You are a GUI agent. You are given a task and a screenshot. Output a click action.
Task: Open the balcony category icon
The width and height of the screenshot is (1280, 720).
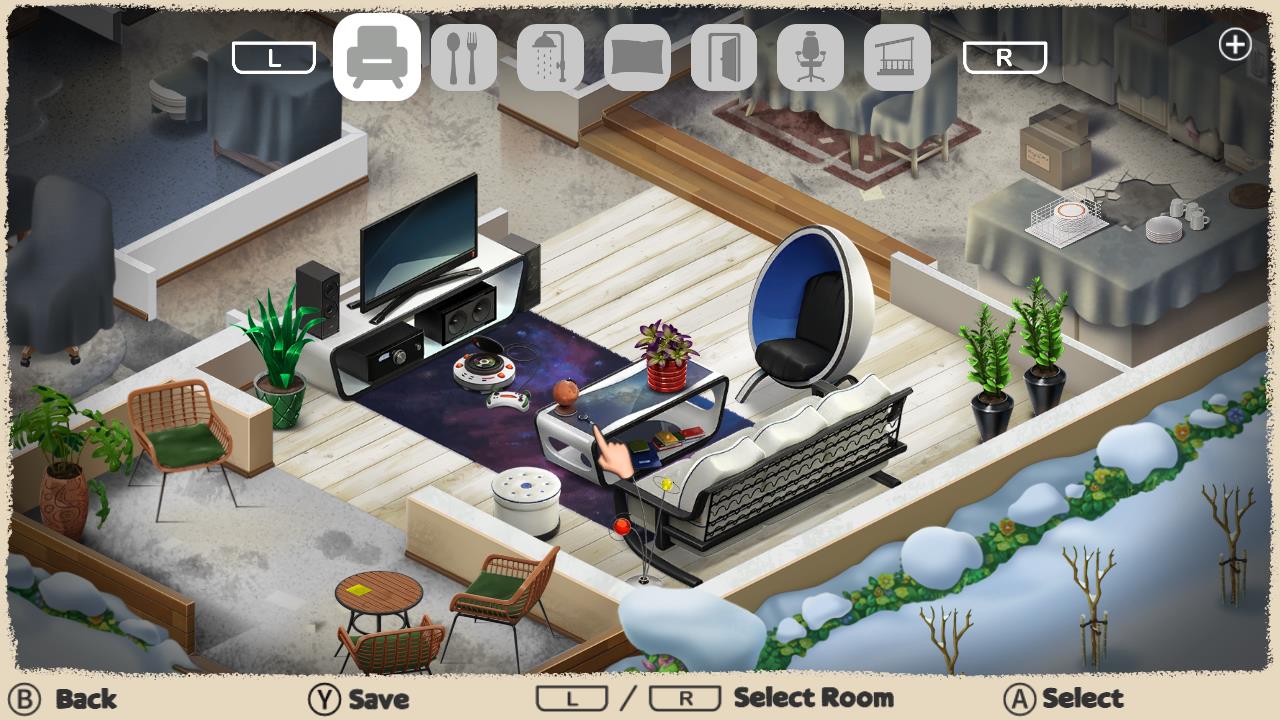896,57
